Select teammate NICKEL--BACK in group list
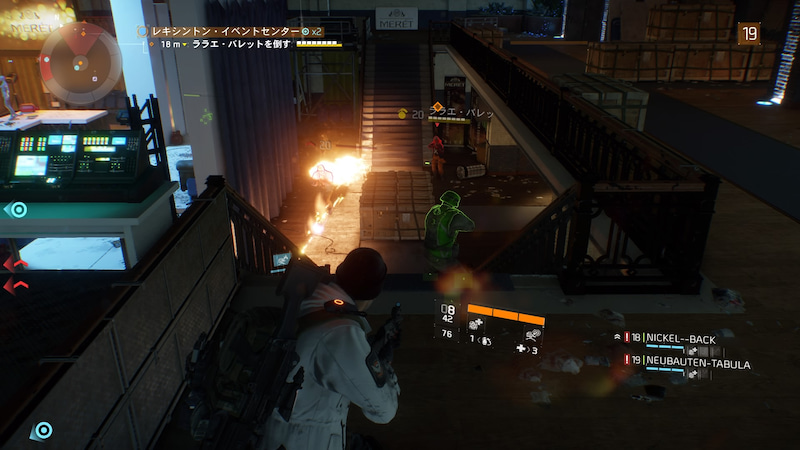Screen dimensions: 800x450 click(x=680, y=340)
